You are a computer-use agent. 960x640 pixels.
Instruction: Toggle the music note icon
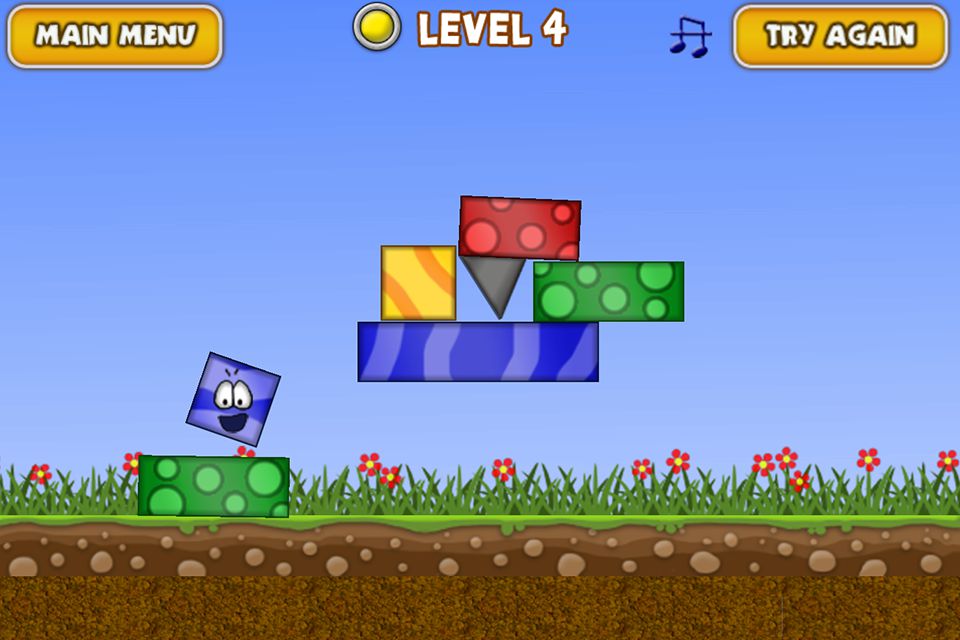pos(689,37)
